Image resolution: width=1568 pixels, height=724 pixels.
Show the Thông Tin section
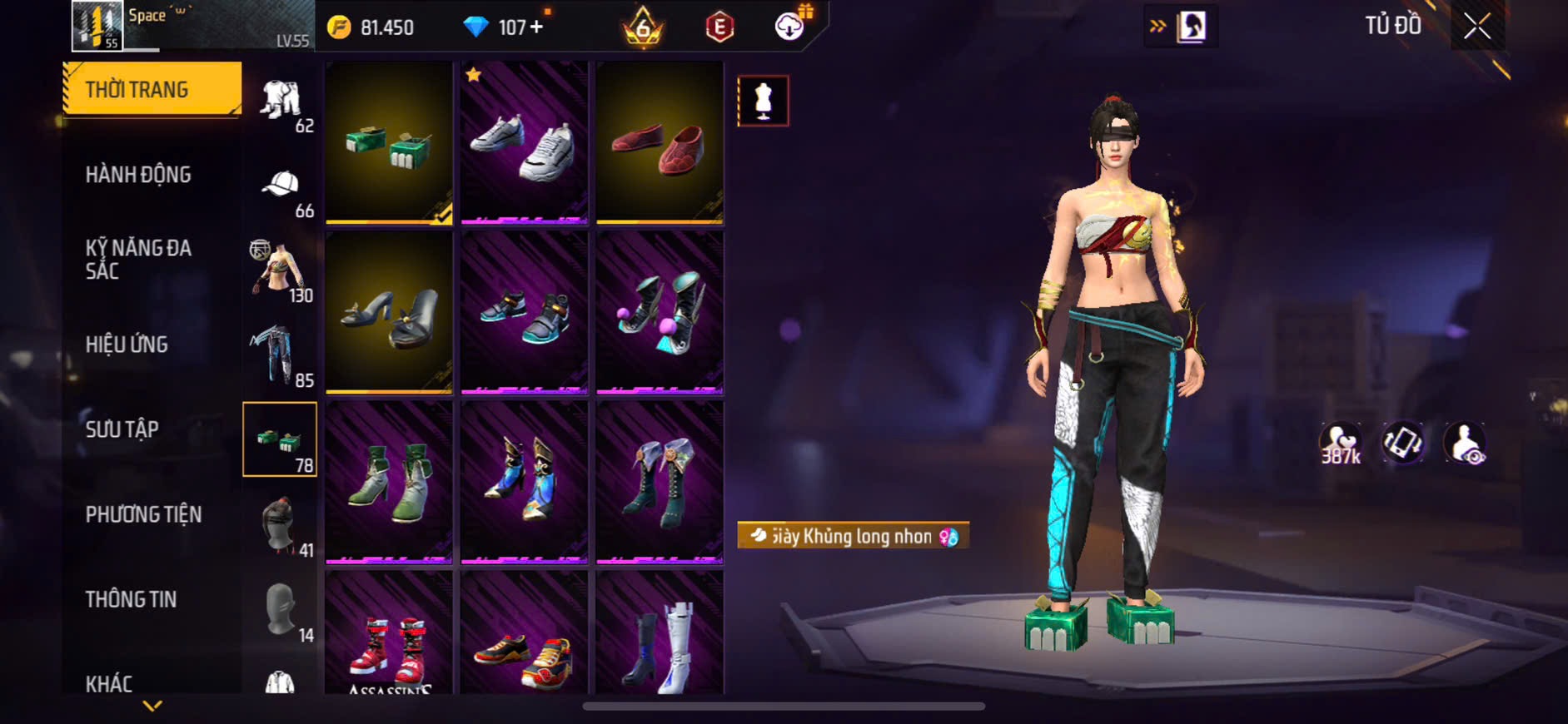click(131, 599)
